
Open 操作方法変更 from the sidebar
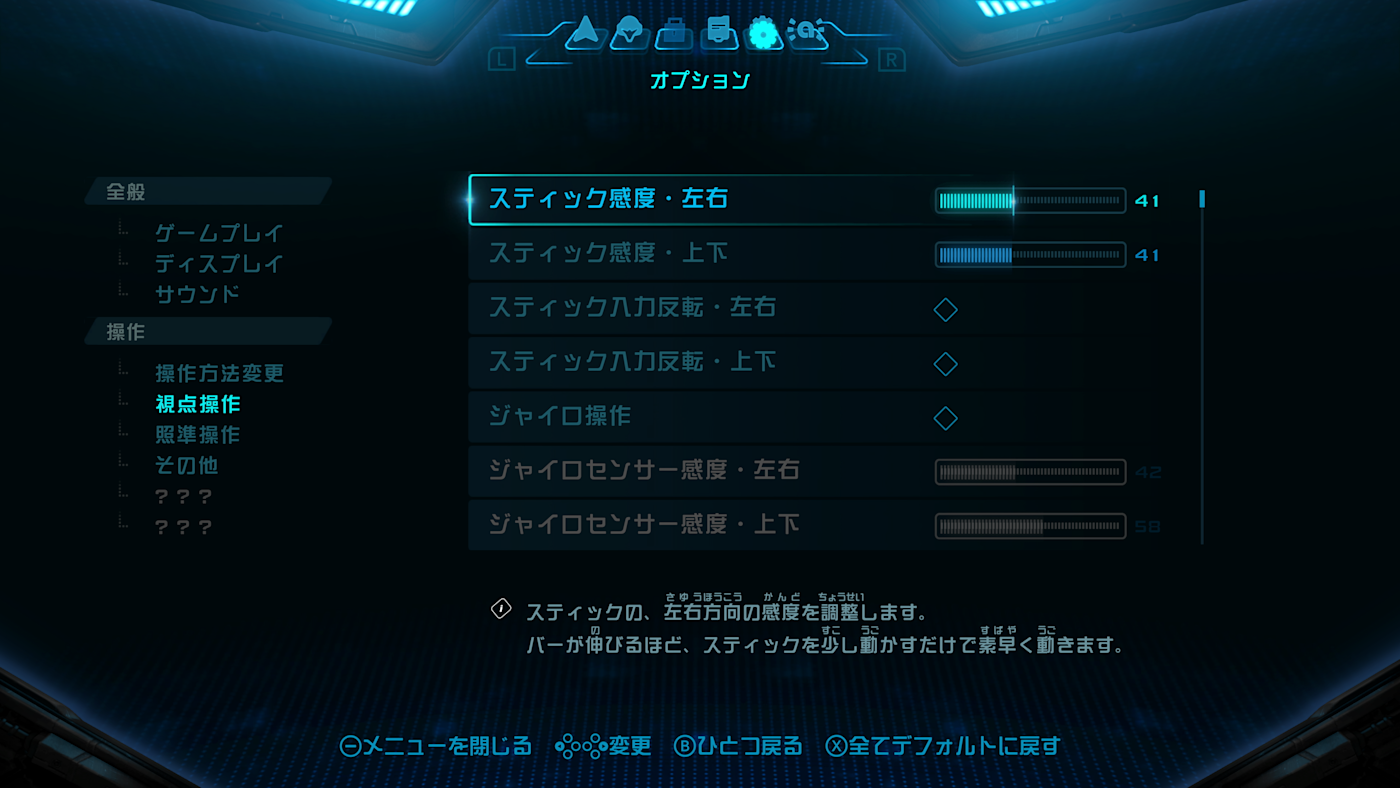point(218,372)
